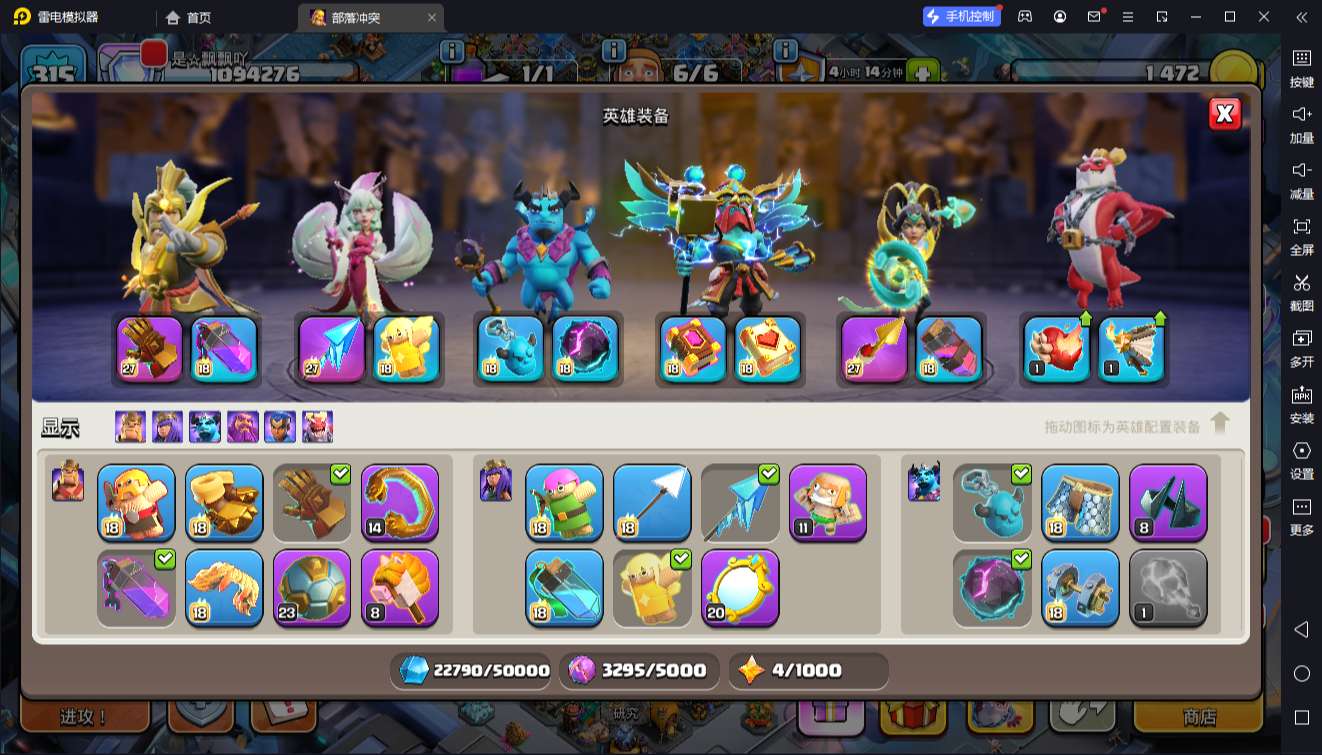Image resolution: width=1322 pixels, height=755 pixels.
Task: Open the Grand Warden's heart tome slot
Action: (x=768, y=350)
